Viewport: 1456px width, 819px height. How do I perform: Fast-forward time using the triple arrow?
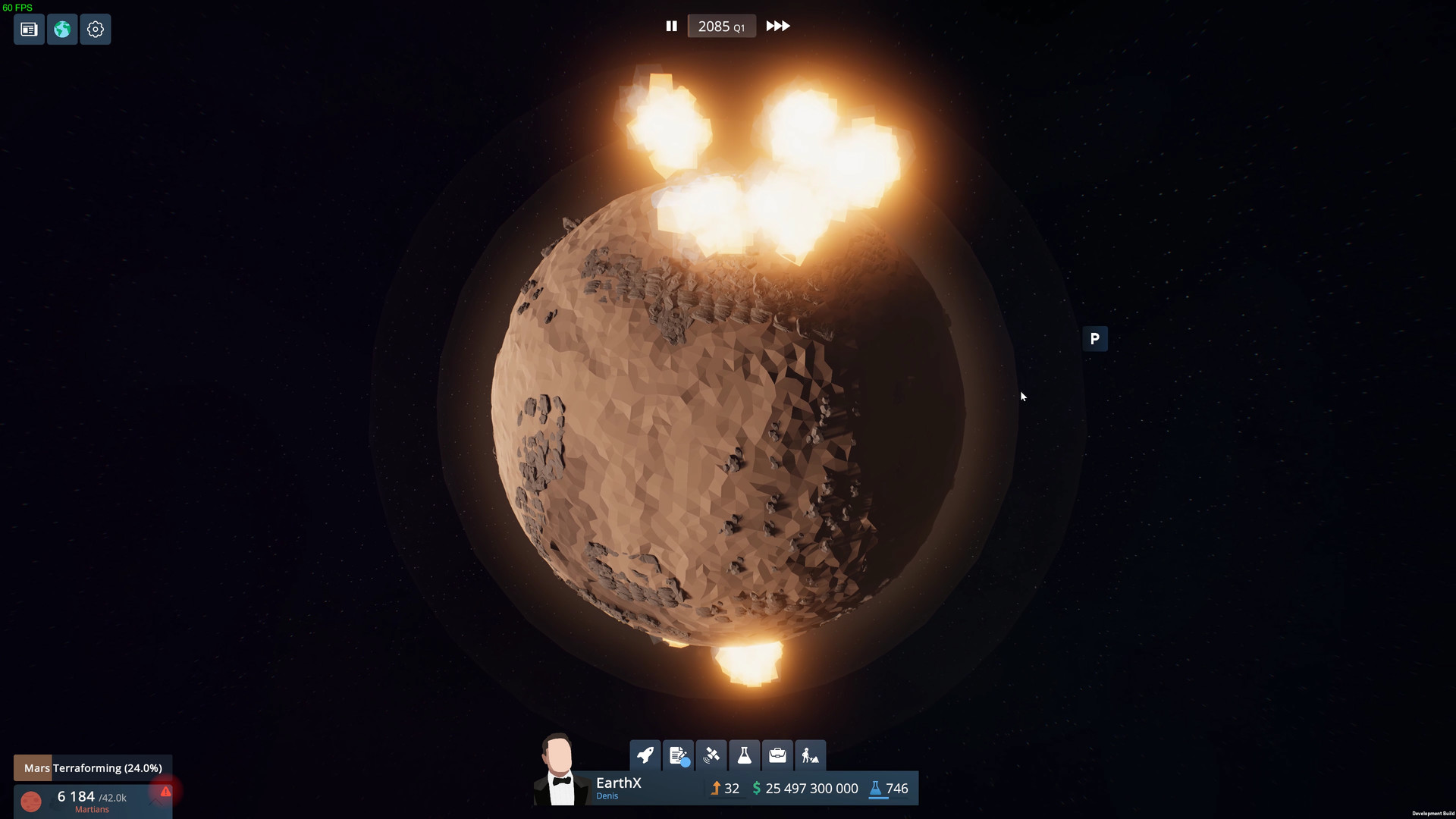coord(777,26)
